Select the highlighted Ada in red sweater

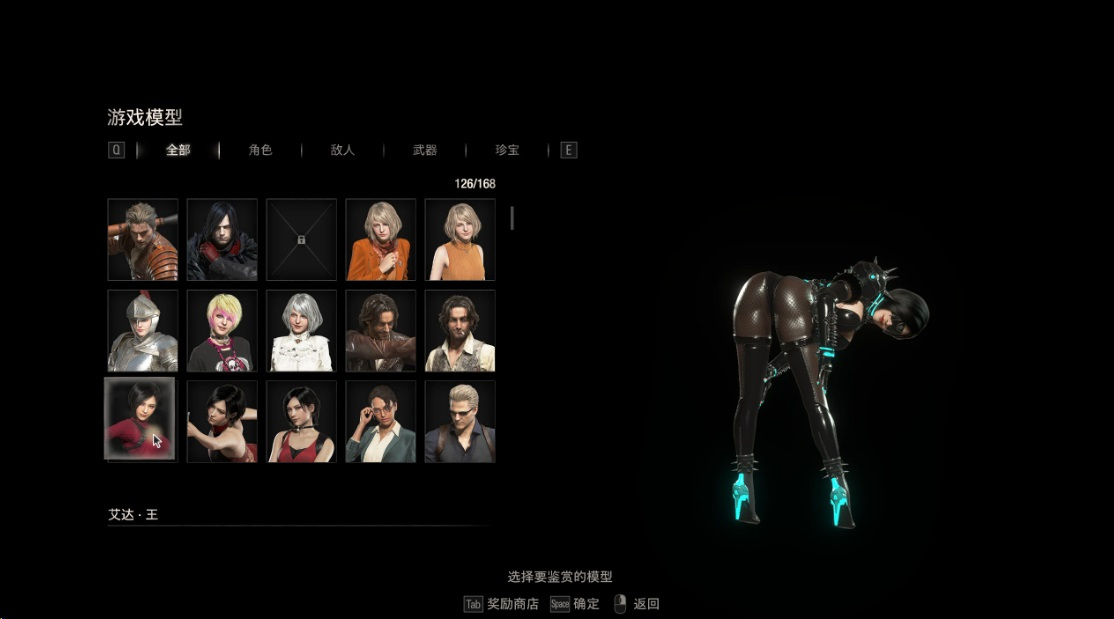(x=140, y=419)
